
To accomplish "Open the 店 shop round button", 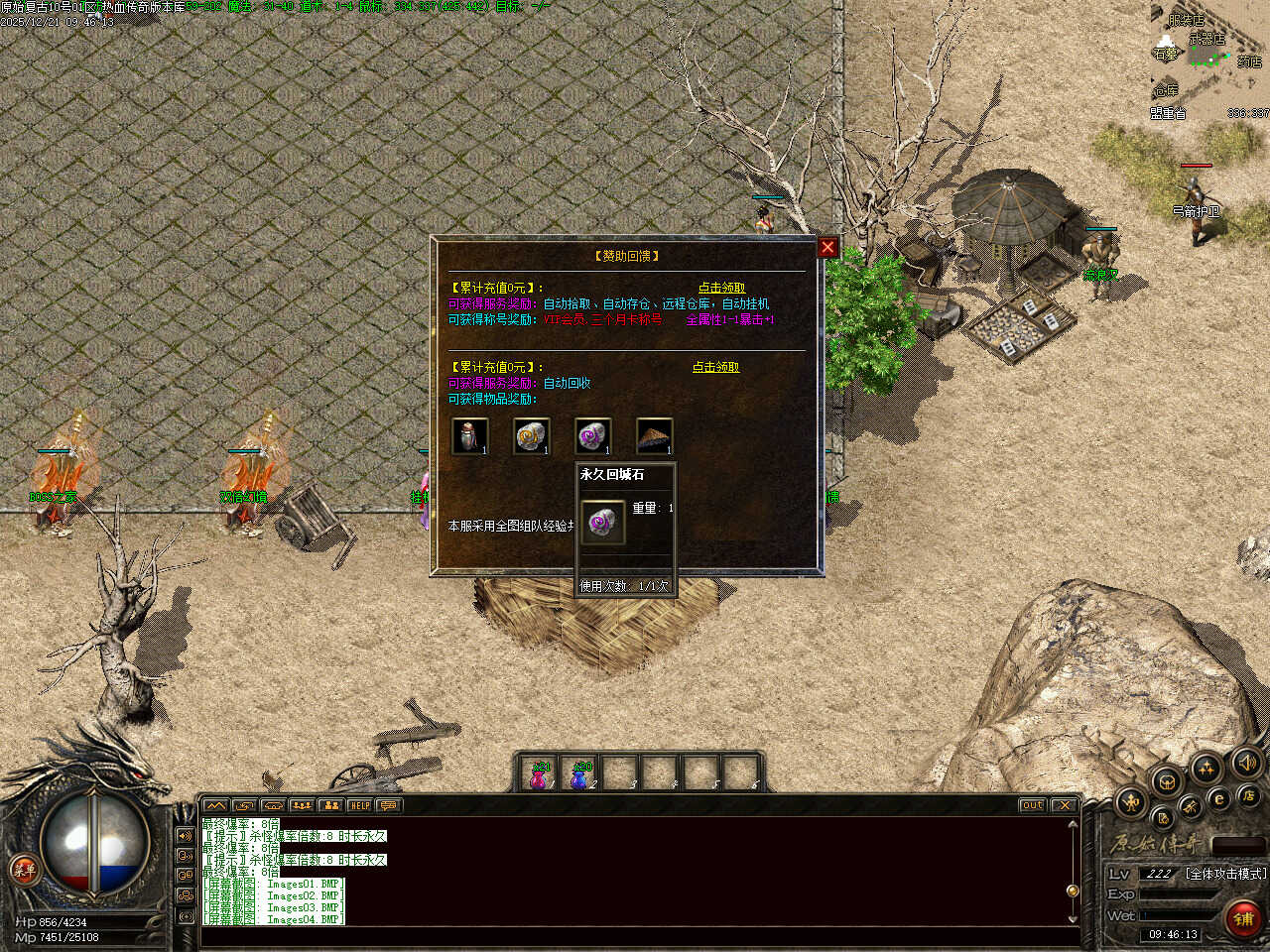I will point(1248,796).
